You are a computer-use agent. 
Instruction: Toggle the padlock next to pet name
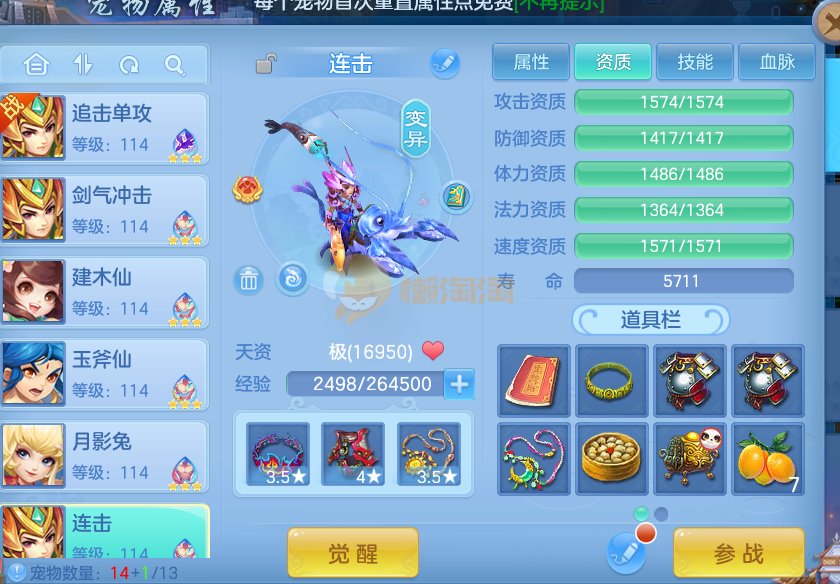point(266,64)
